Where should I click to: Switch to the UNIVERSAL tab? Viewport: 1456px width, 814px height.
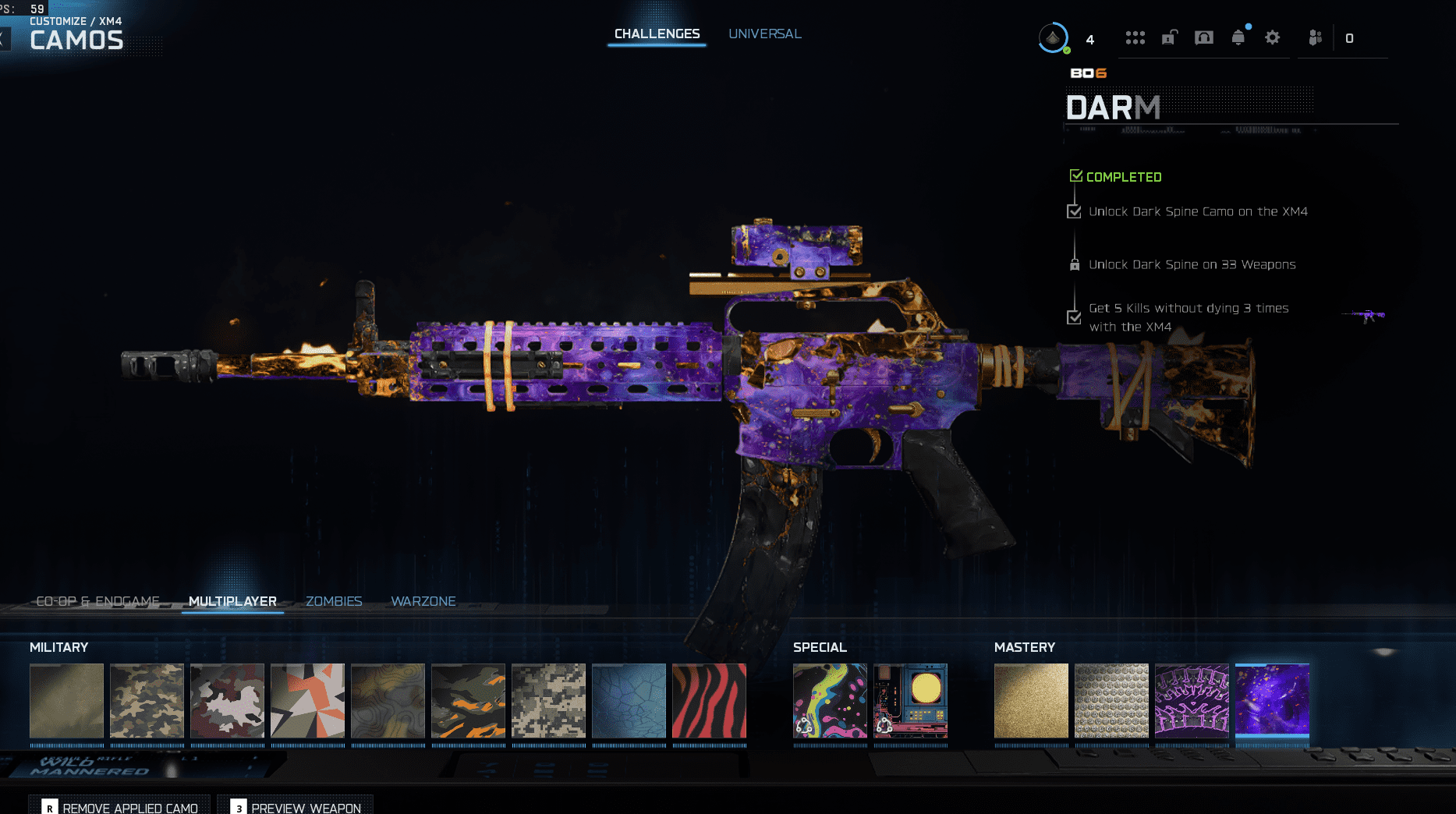point(764,34)
